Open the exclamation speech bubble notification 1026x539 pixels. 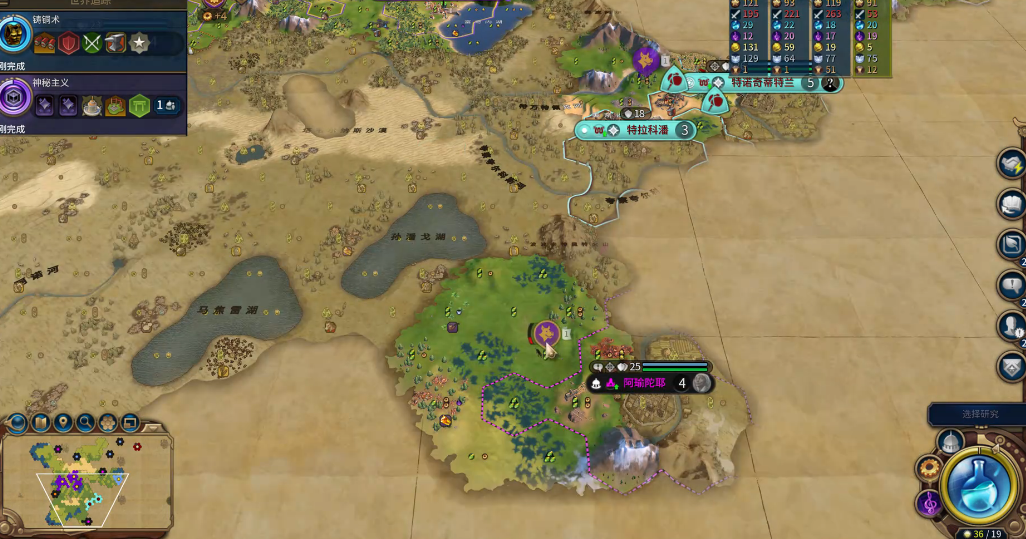tap(1012, 286)
